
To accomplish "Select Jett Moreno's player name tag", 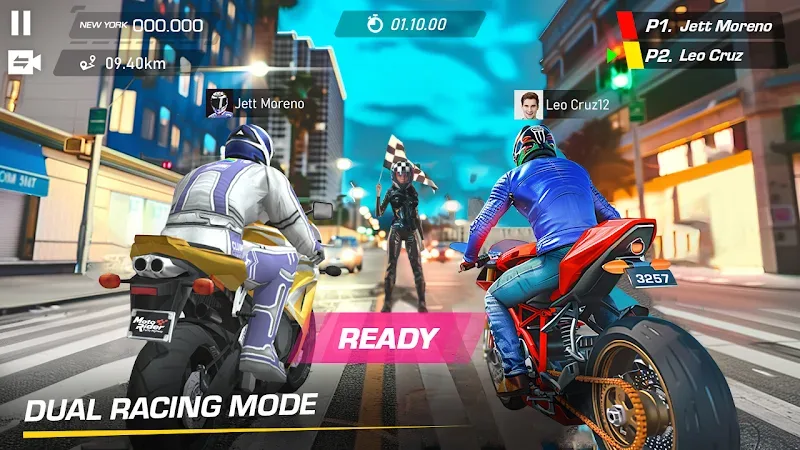I will pos(255,103).
